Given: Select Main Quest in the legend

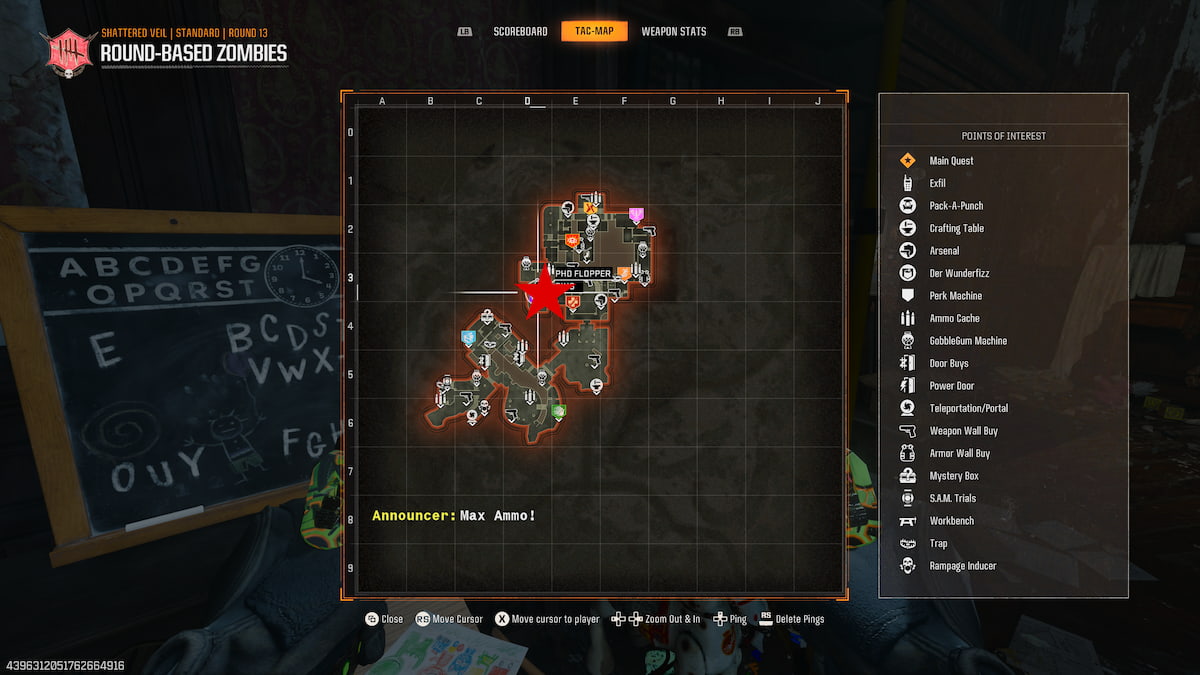Looking at the screenshot, I should click(x=951, y=161).
